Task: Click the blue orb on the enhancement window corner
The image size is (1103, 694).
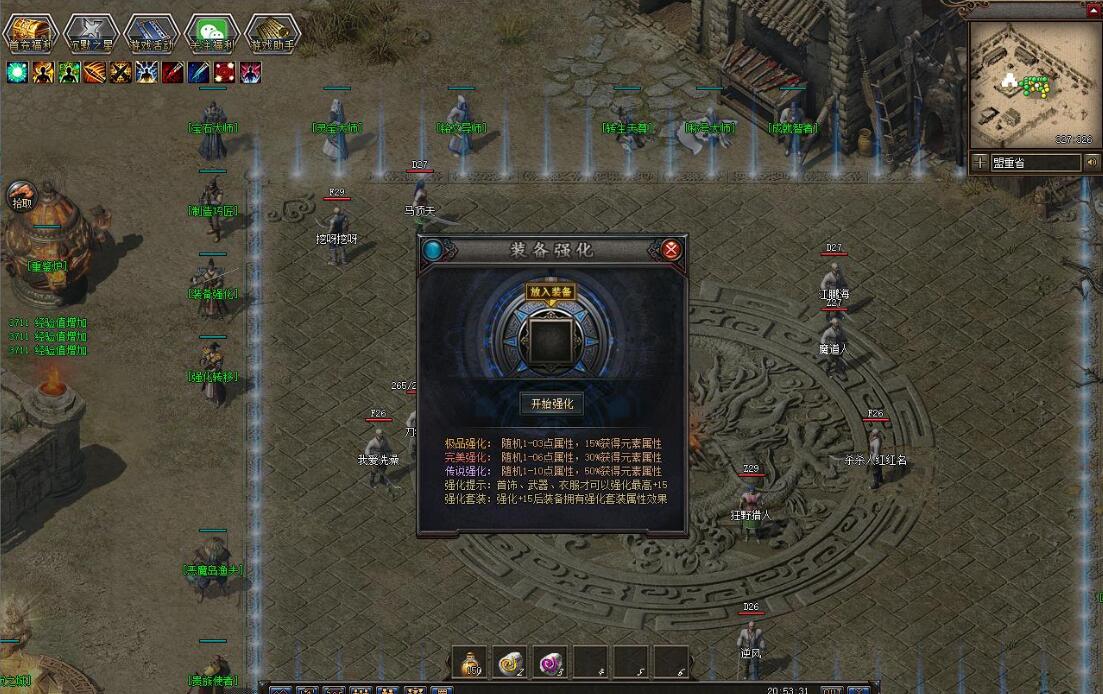Action: pos(432,249)
